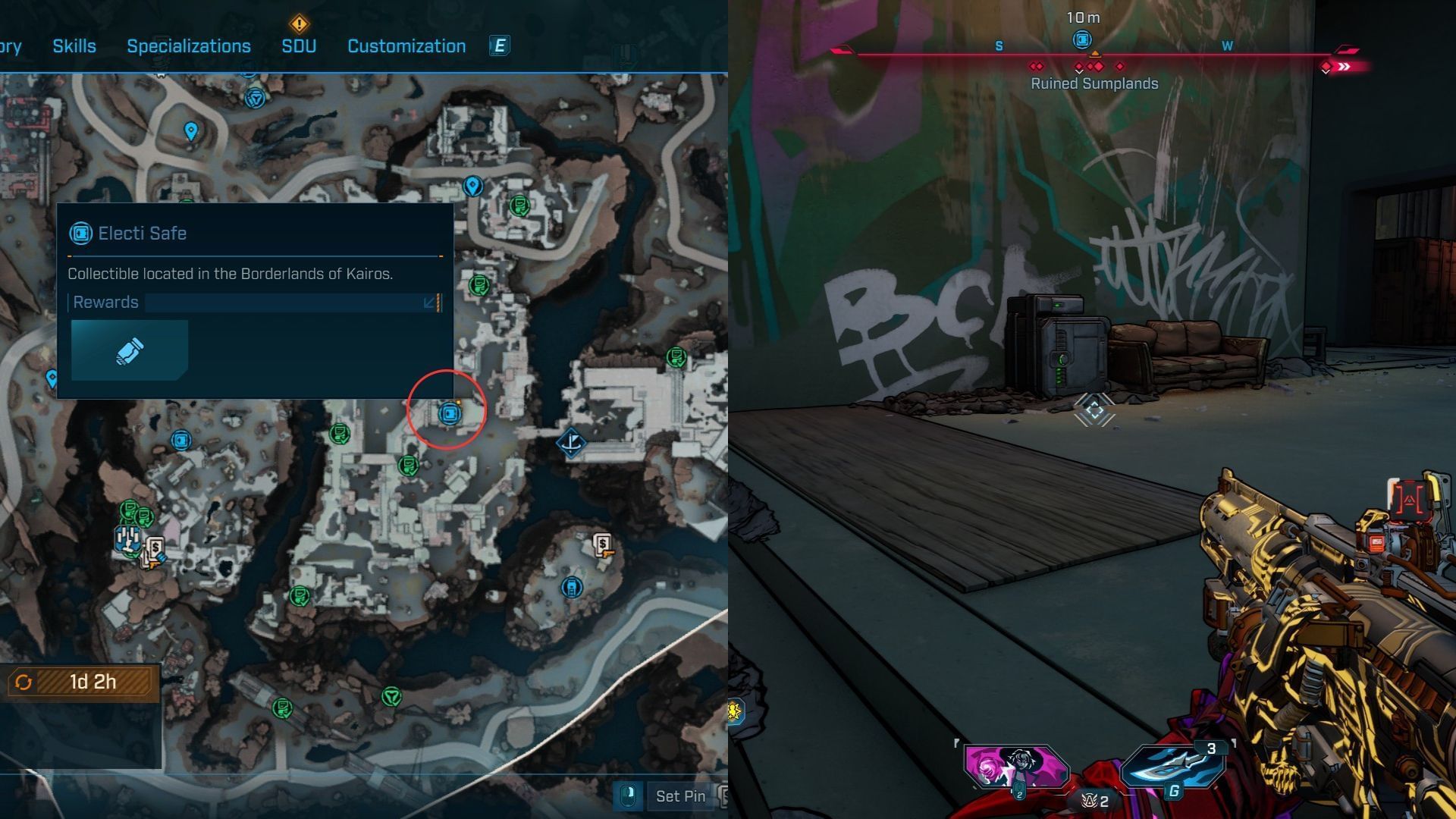The height and width of the screenshot is (819, 1456).
Task: Choose the Set Pin option
Action: pos(679,796)
